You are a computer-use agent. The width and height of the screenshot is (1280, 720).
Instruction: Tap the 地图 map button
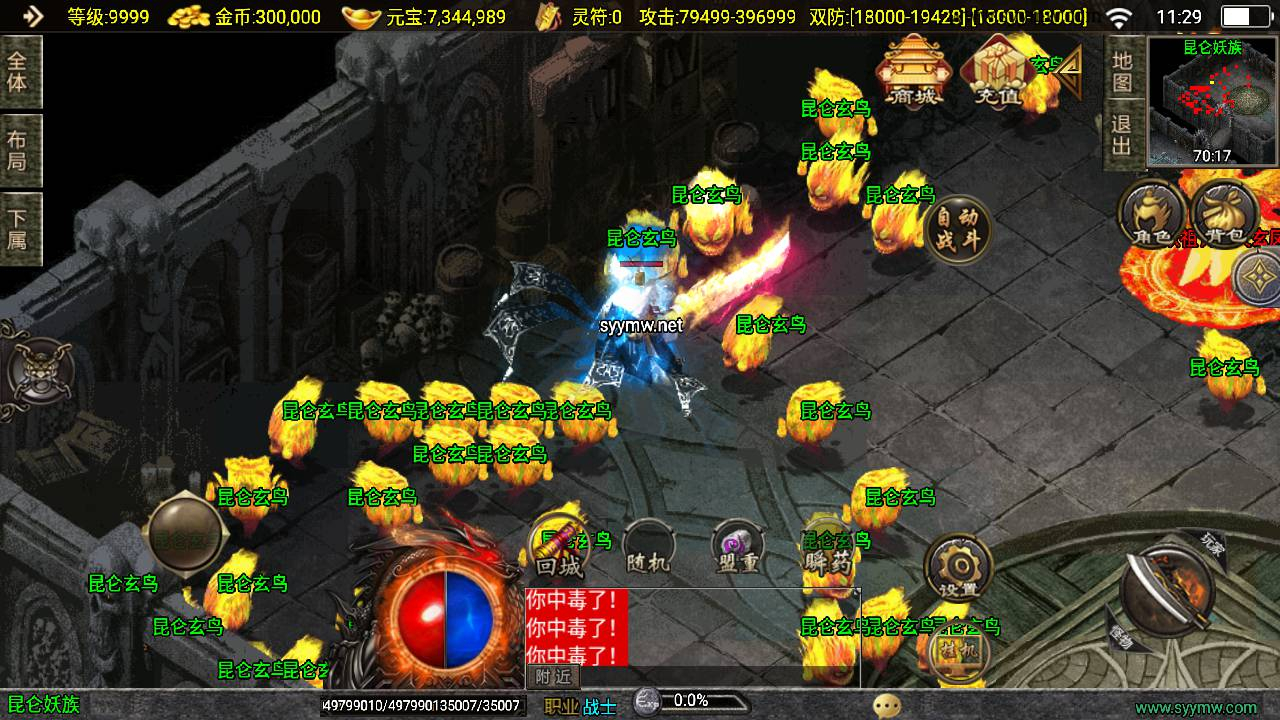(1122, 73)
